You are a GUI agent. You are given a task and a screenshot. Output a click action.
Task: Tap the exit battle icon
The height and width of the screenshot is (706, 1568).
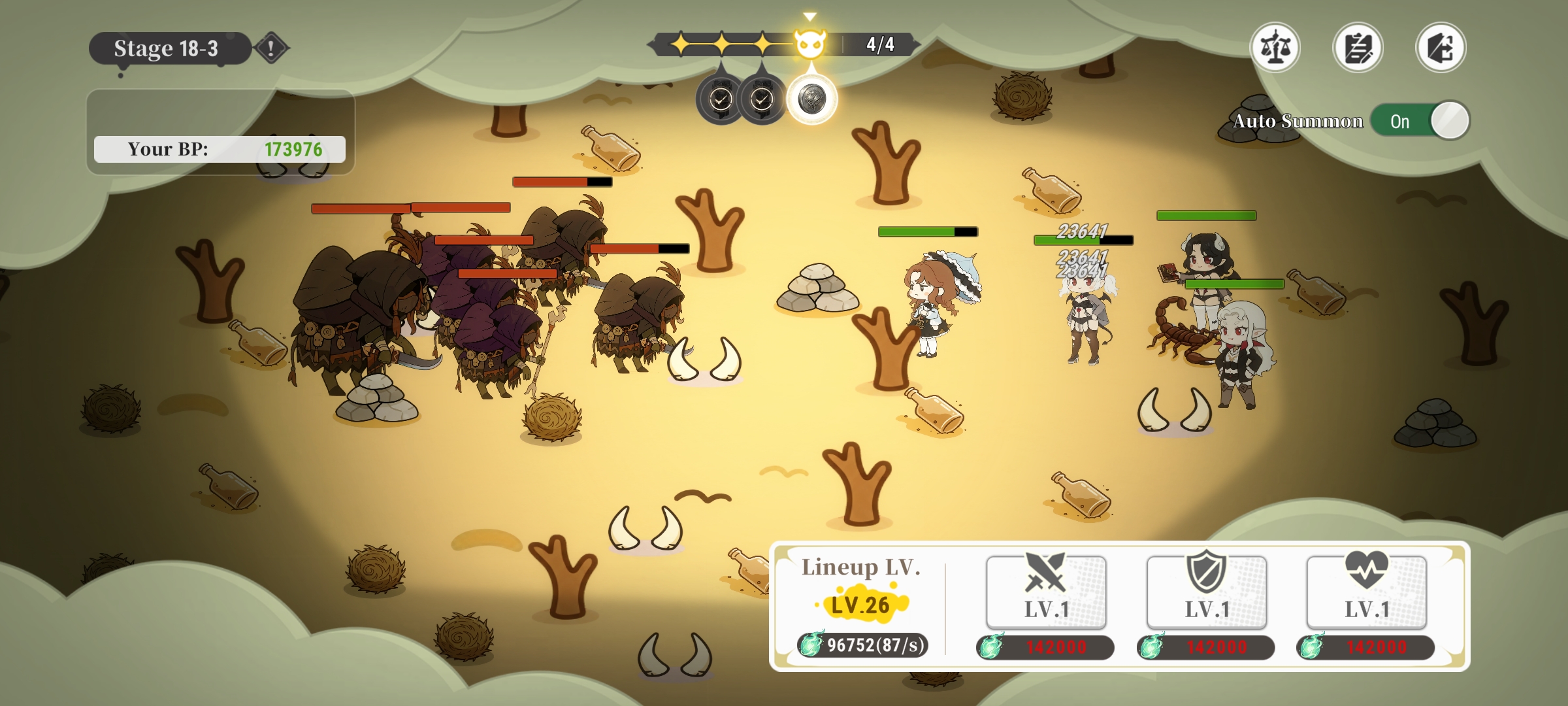1441,48
